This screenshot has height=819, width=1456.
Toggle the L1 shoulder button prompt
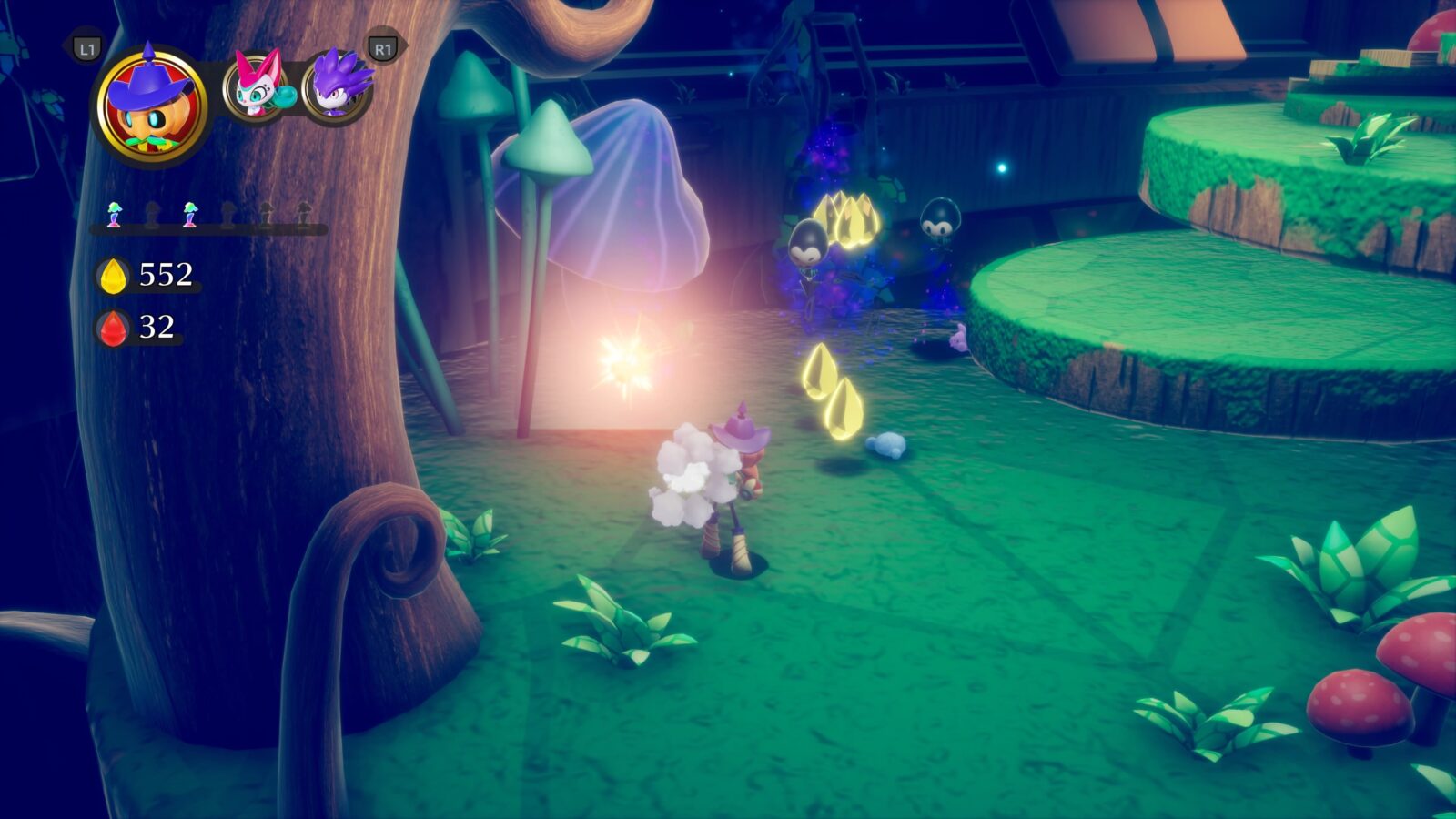86,48
